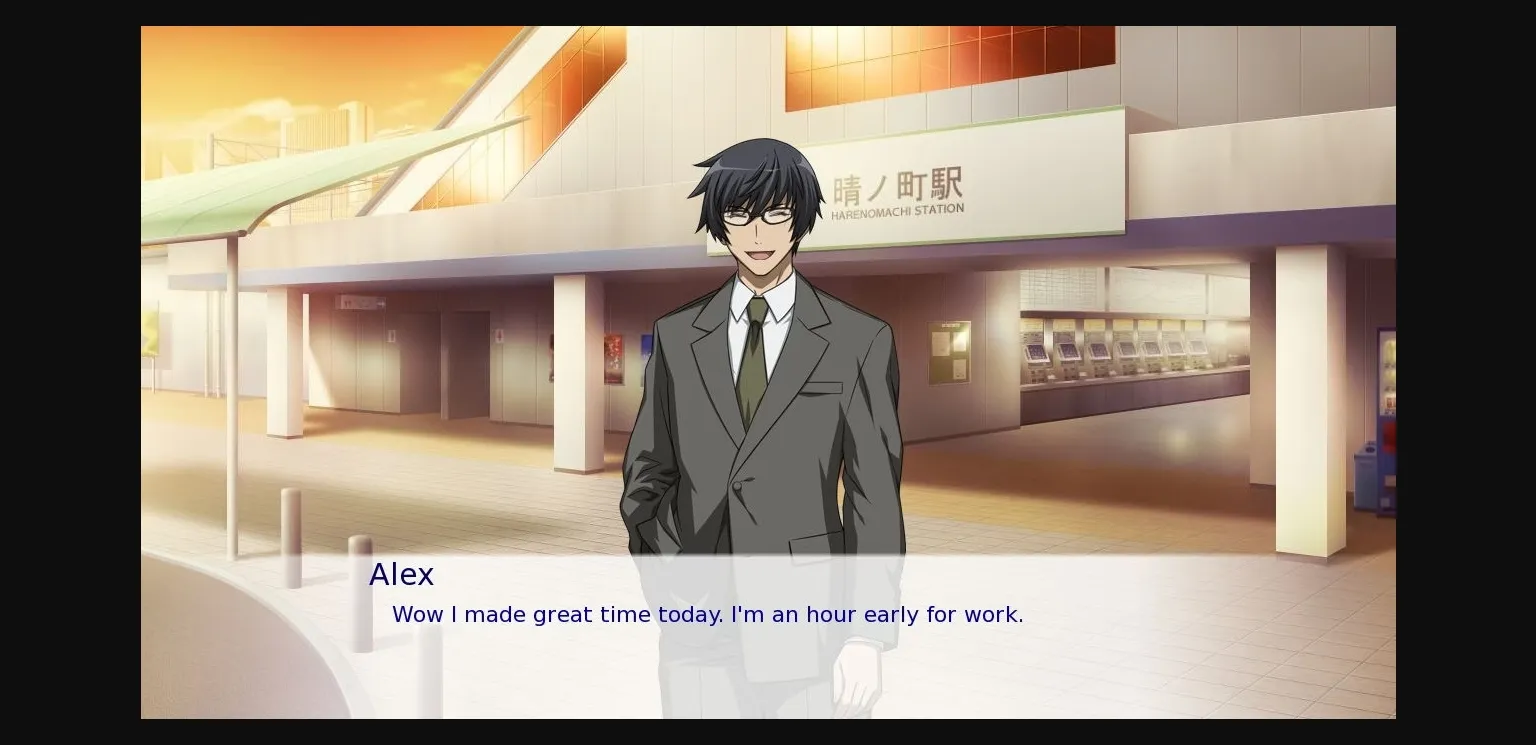
Task: Click the Alex name label above the dialogue
Action: point(401,575)
